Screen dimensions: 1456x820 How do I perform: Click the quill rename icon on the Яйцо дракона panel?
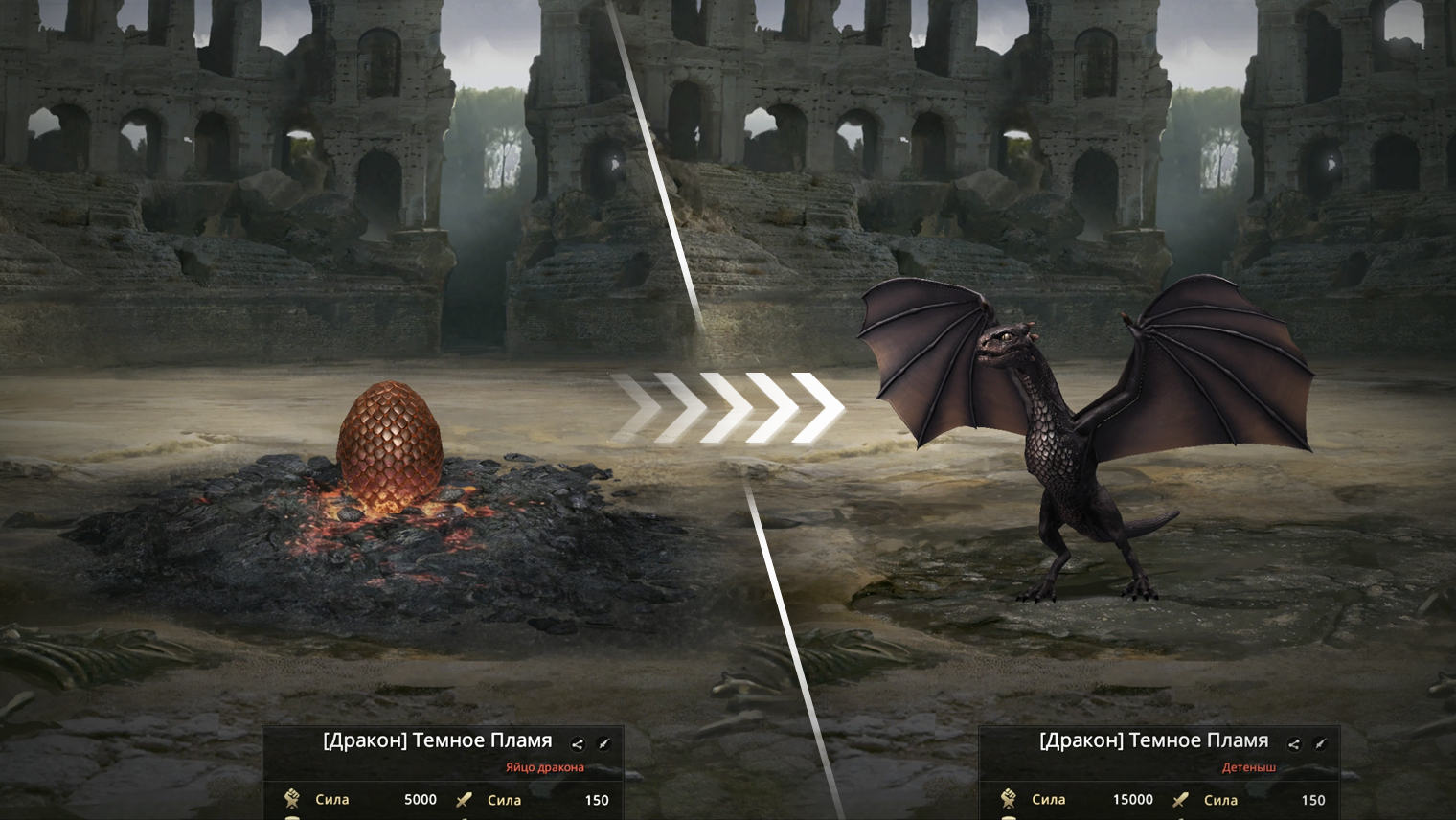[x=604, y=743]
